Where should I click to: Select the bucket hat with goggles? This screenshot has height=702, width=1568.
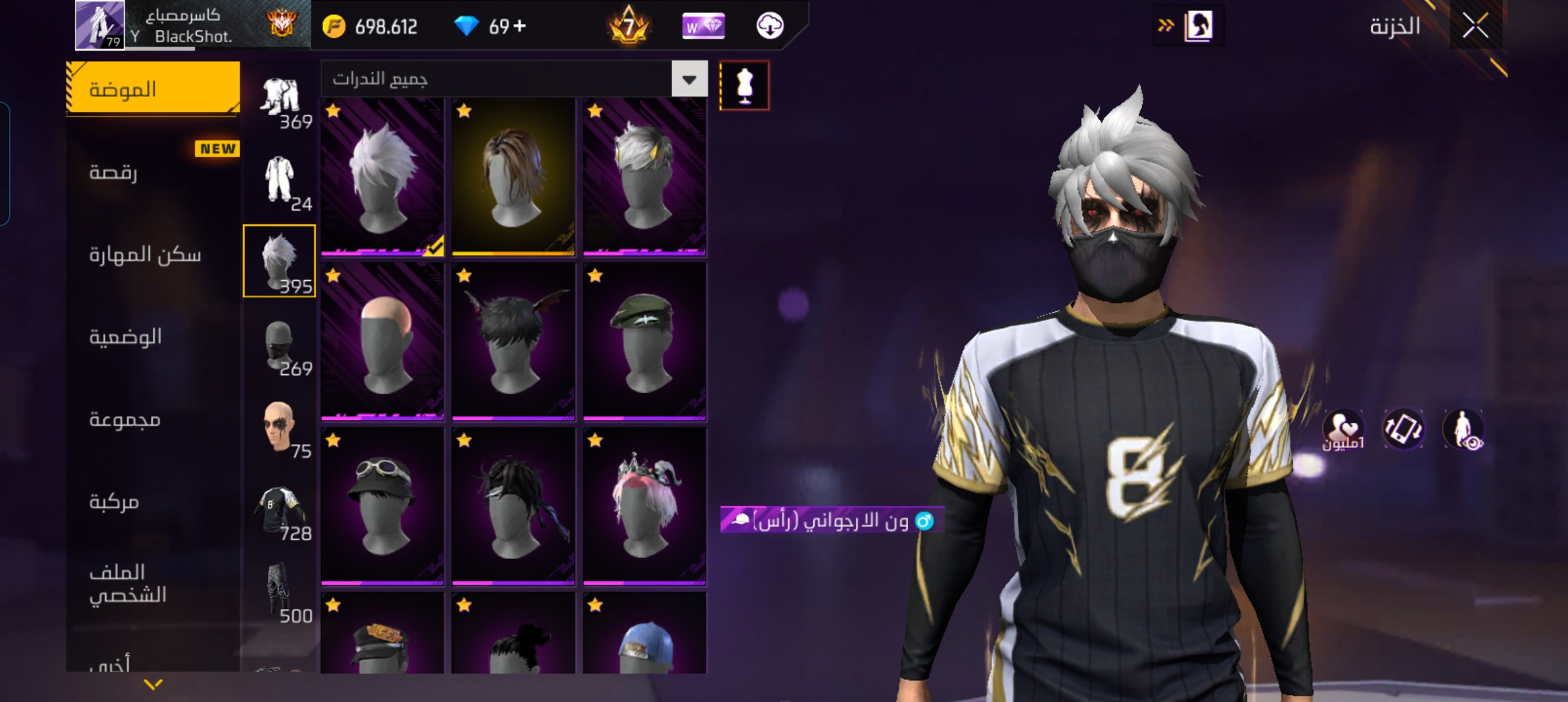pos(382,506)
